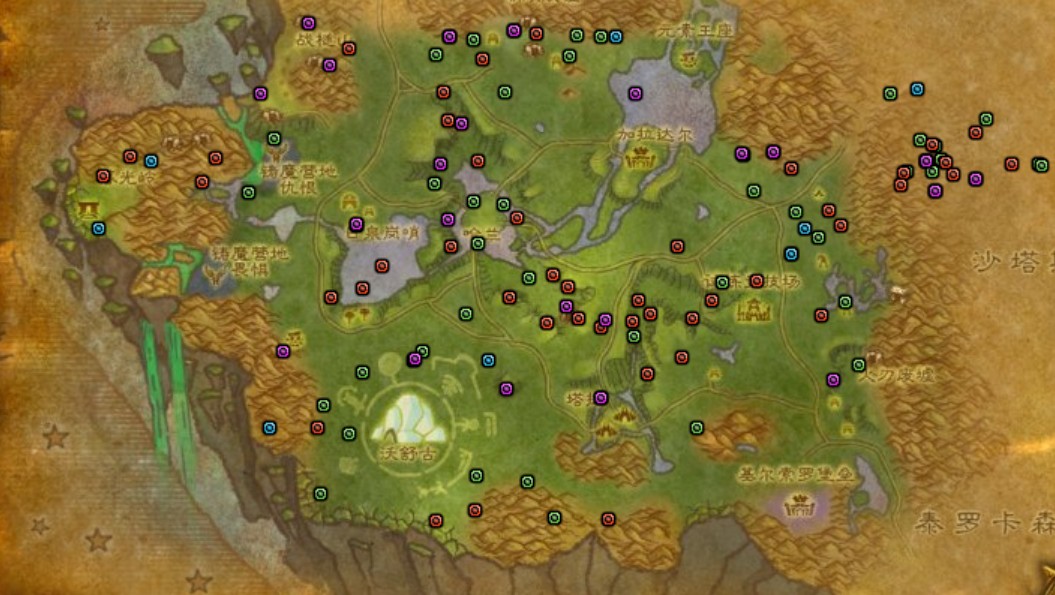Click the Kil'sorrow Fortress castle icon

coord(799,505)
